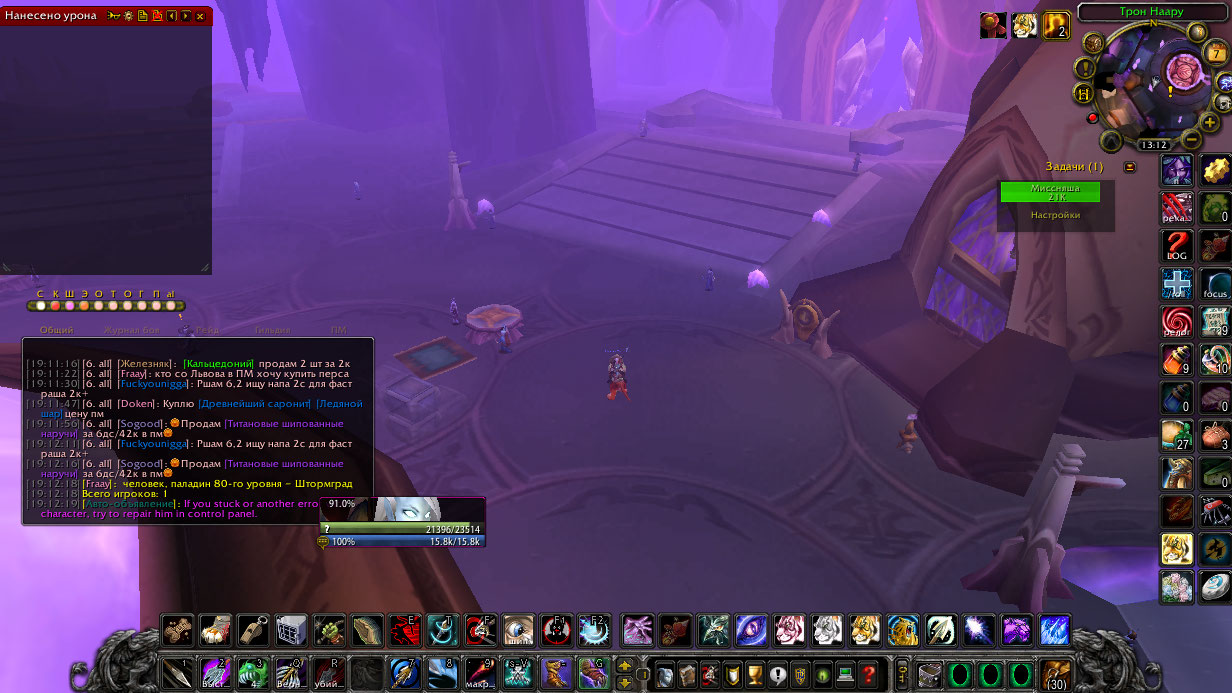Switch to the Журнал боя chat tab

131,329
